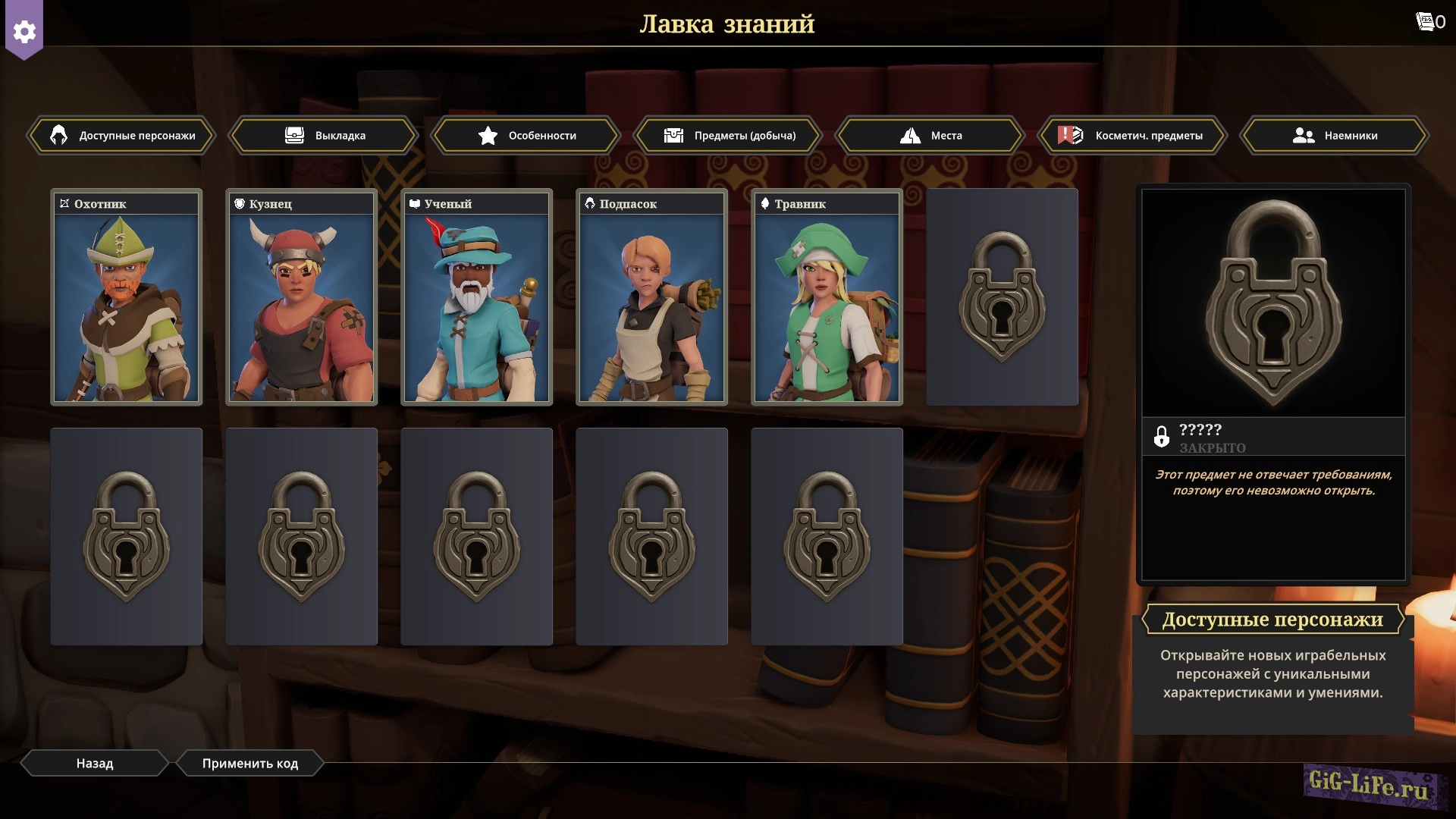
Task: View the Наемники tab
Action: coord(1335,136)
